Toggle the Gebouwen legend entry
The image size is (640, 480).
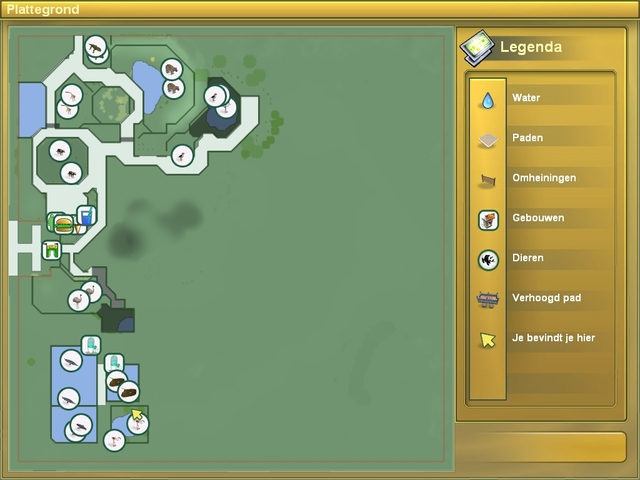(x=488, y=220)
